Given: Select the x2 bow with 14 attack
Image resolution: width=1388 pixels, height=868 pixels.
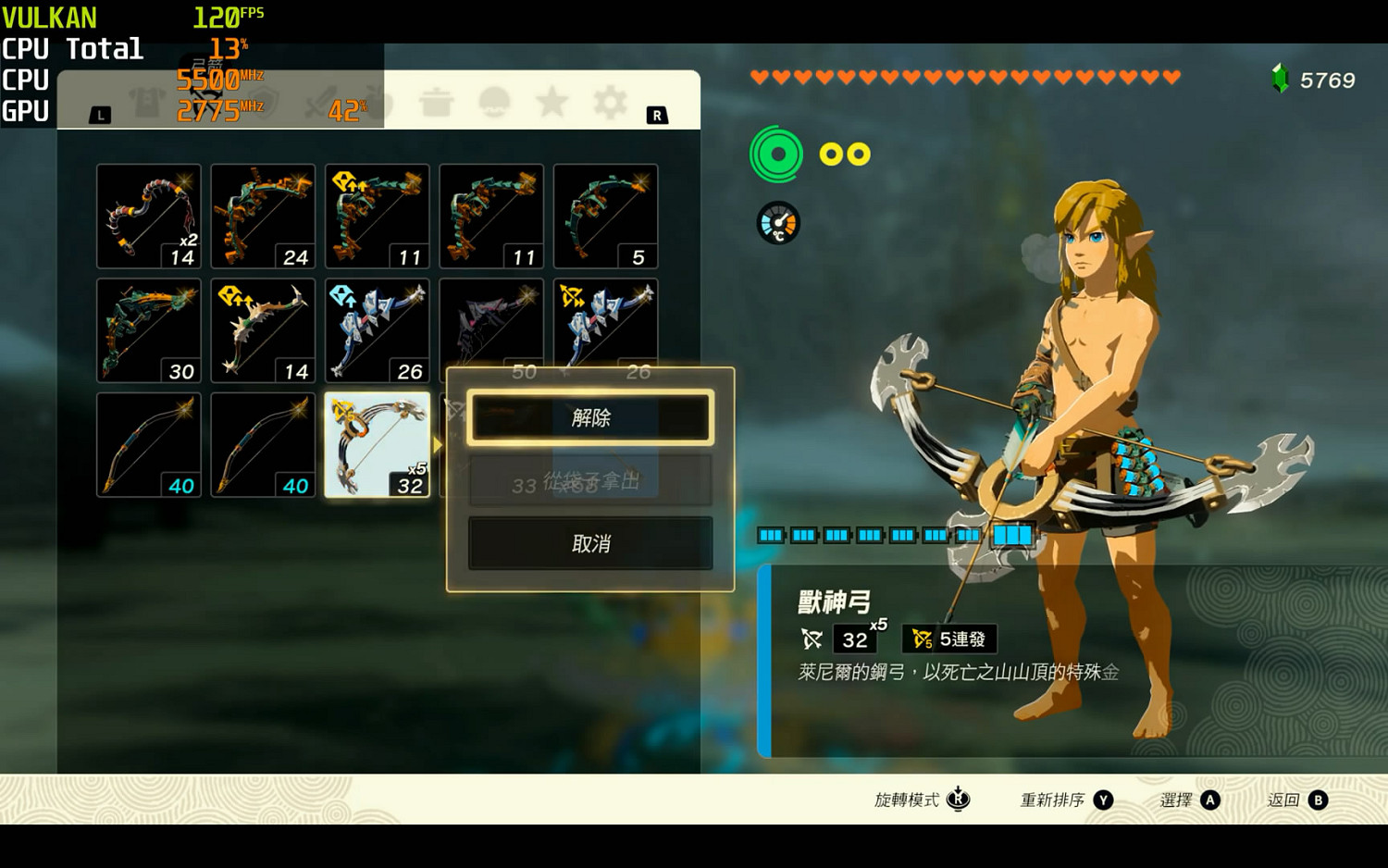Looking at the screenshot, I should [x=149, y=217].
